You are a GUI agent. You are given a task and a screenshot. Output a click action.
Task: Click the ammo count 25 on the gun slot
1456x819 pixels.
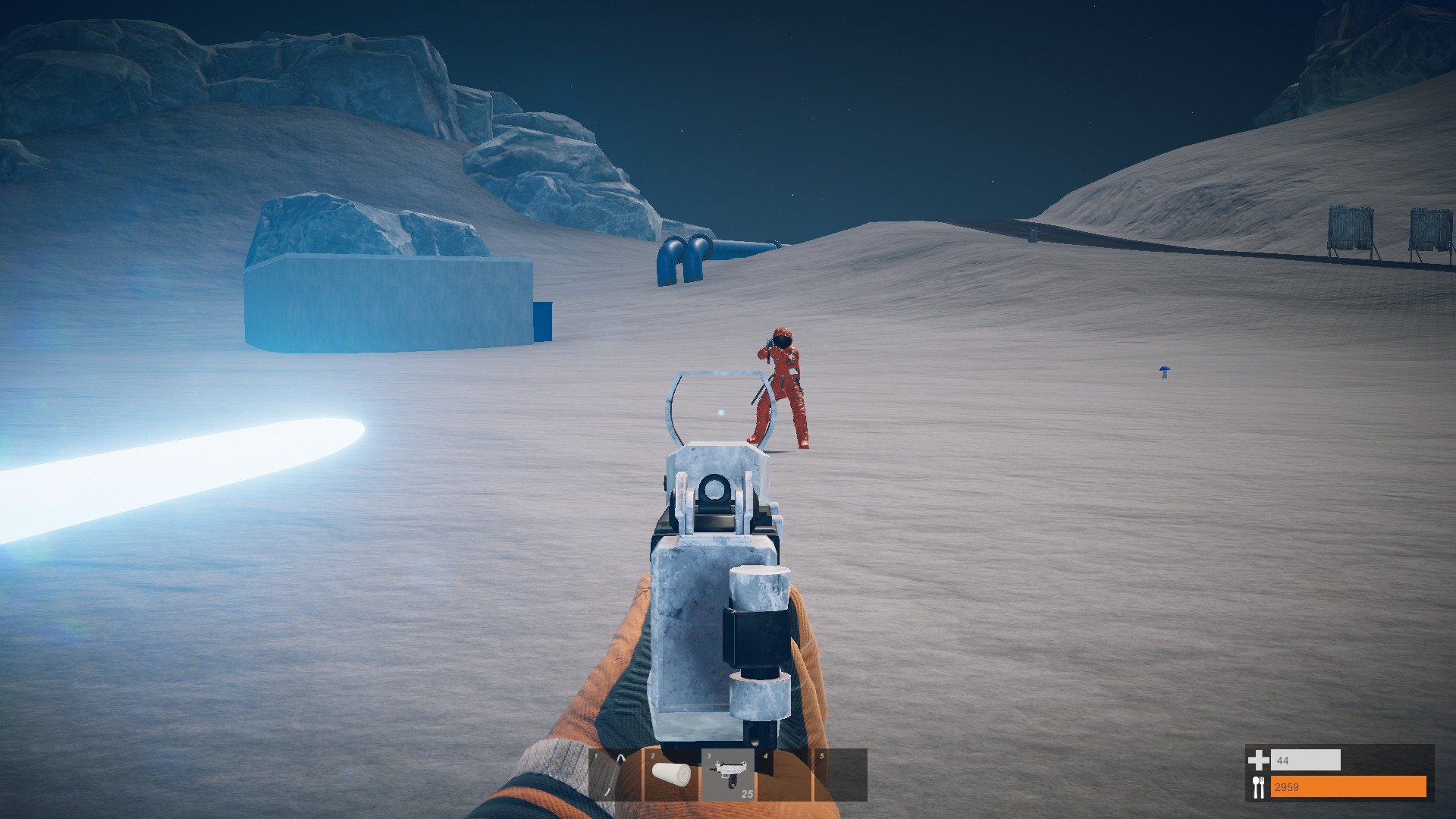[747, 795]
